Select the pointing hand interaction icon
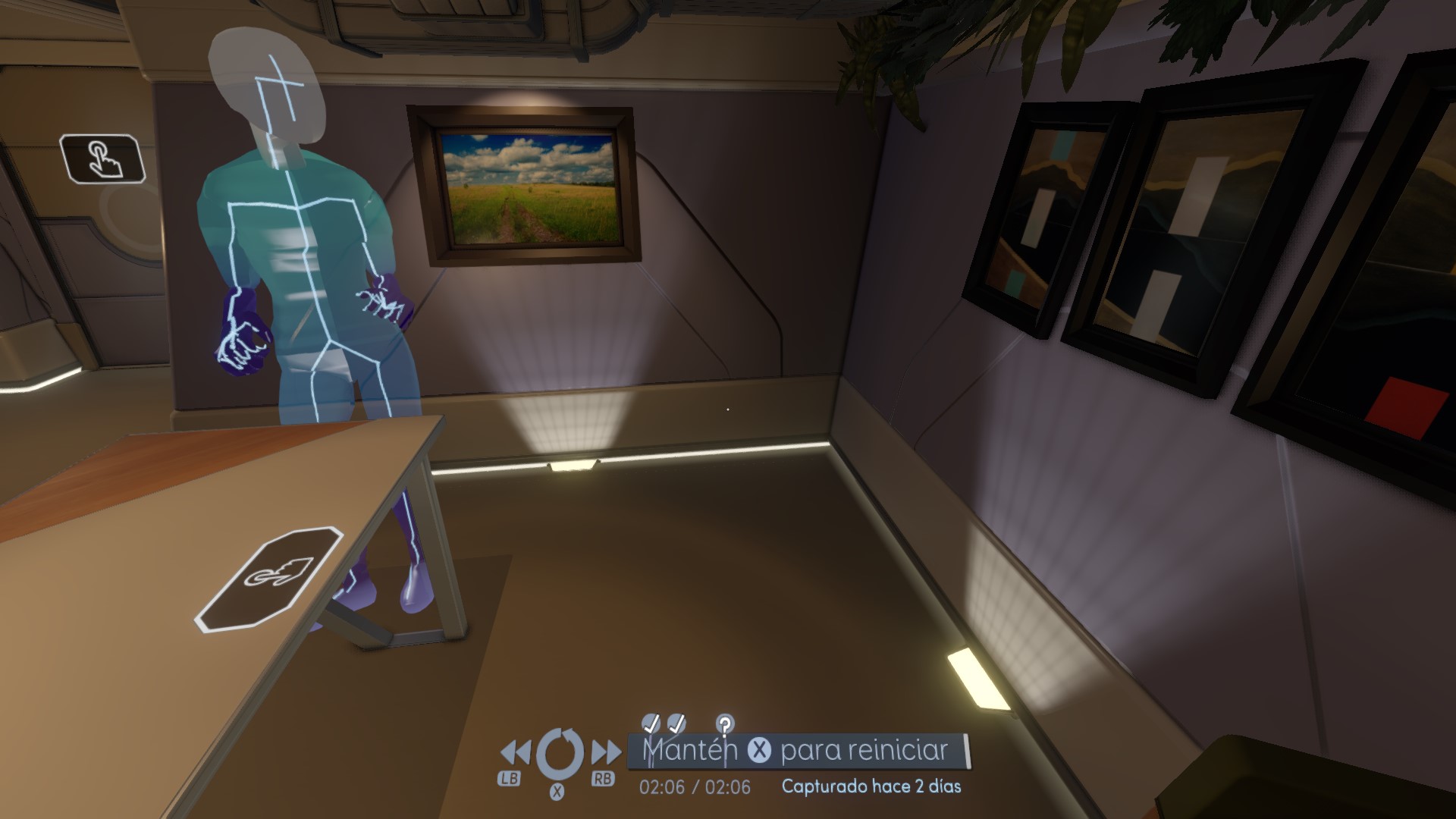Viewport: 1456px width, 819px height. 102,158
